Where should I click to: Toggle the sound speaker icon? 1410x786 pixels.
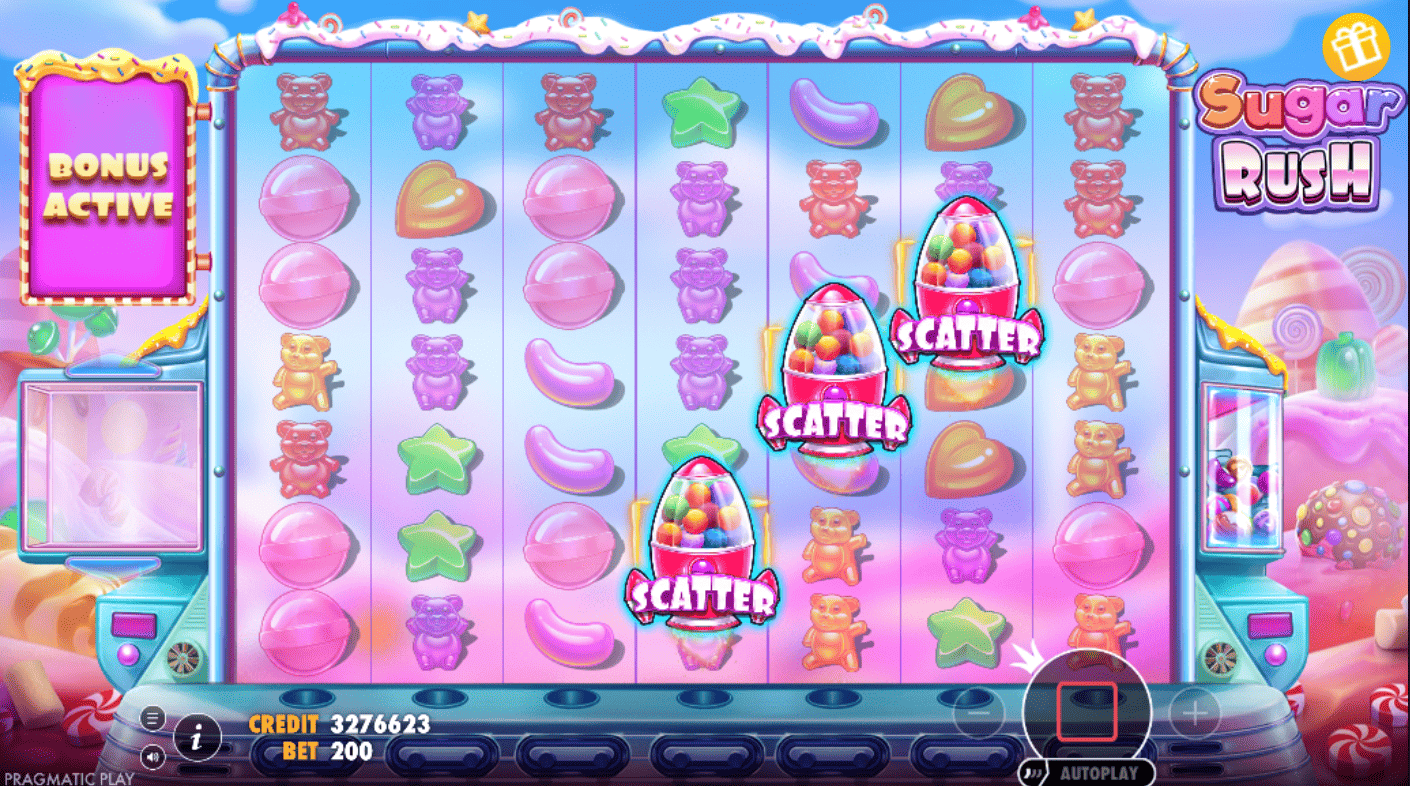point(152,755)
